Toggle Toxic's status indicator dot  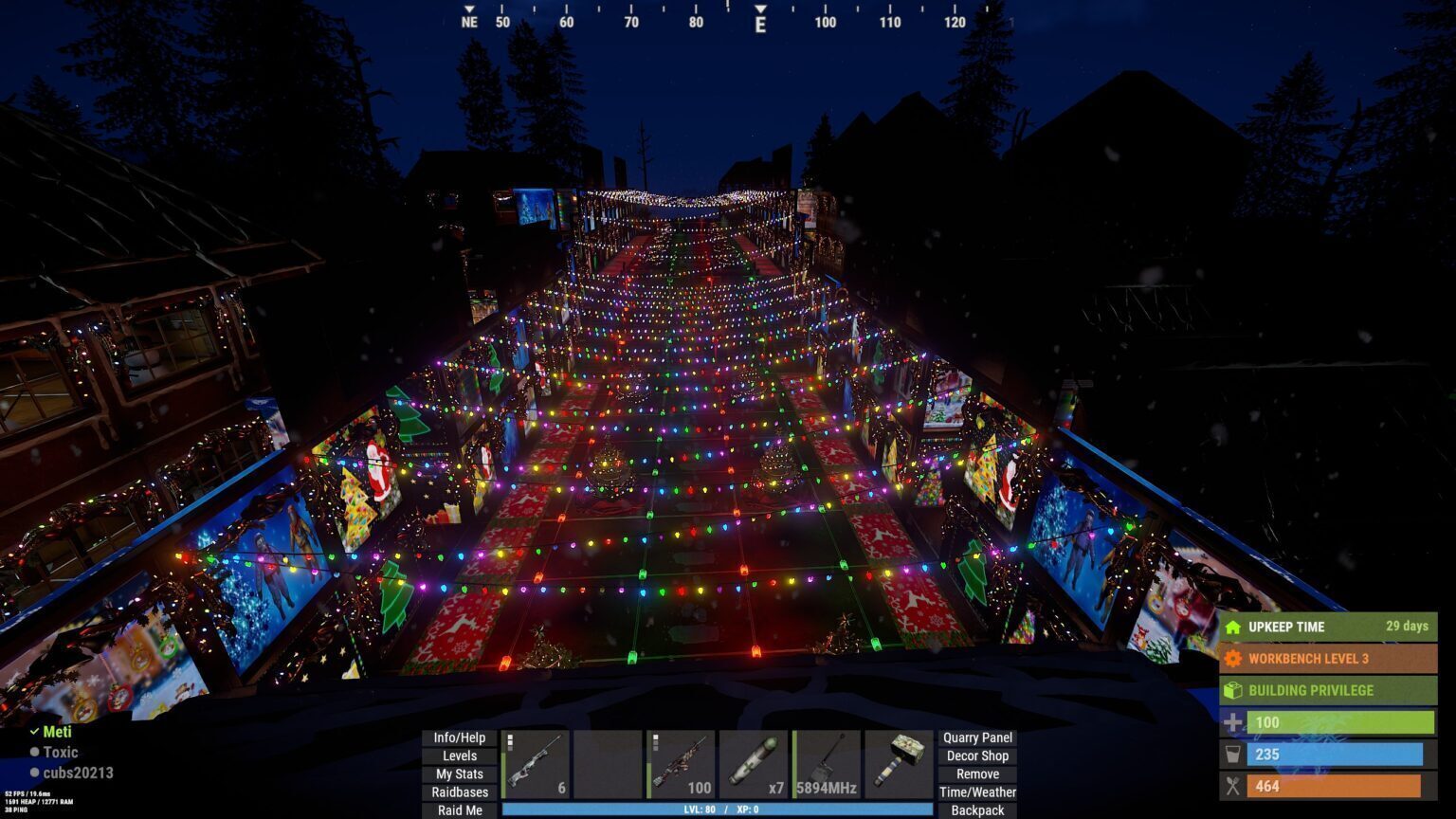[x=34, y=752]
